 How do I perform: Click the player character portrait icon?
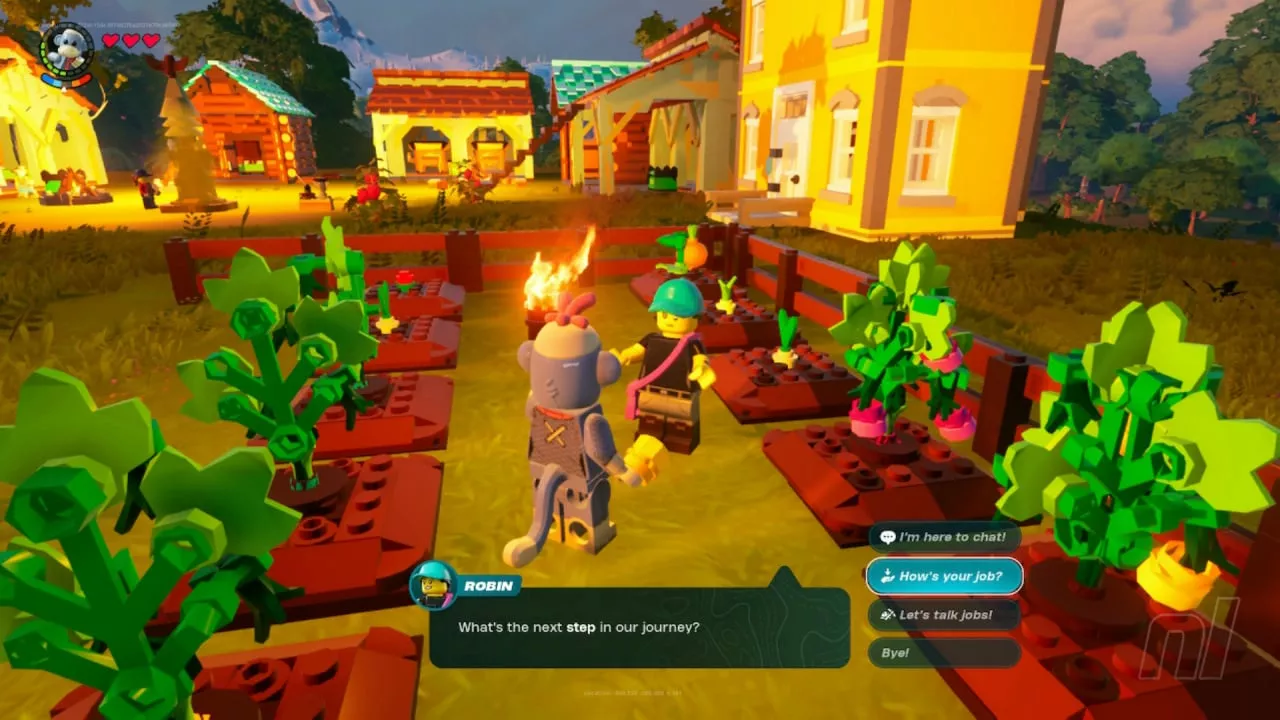pyautogui.click(x=67, y=49)
